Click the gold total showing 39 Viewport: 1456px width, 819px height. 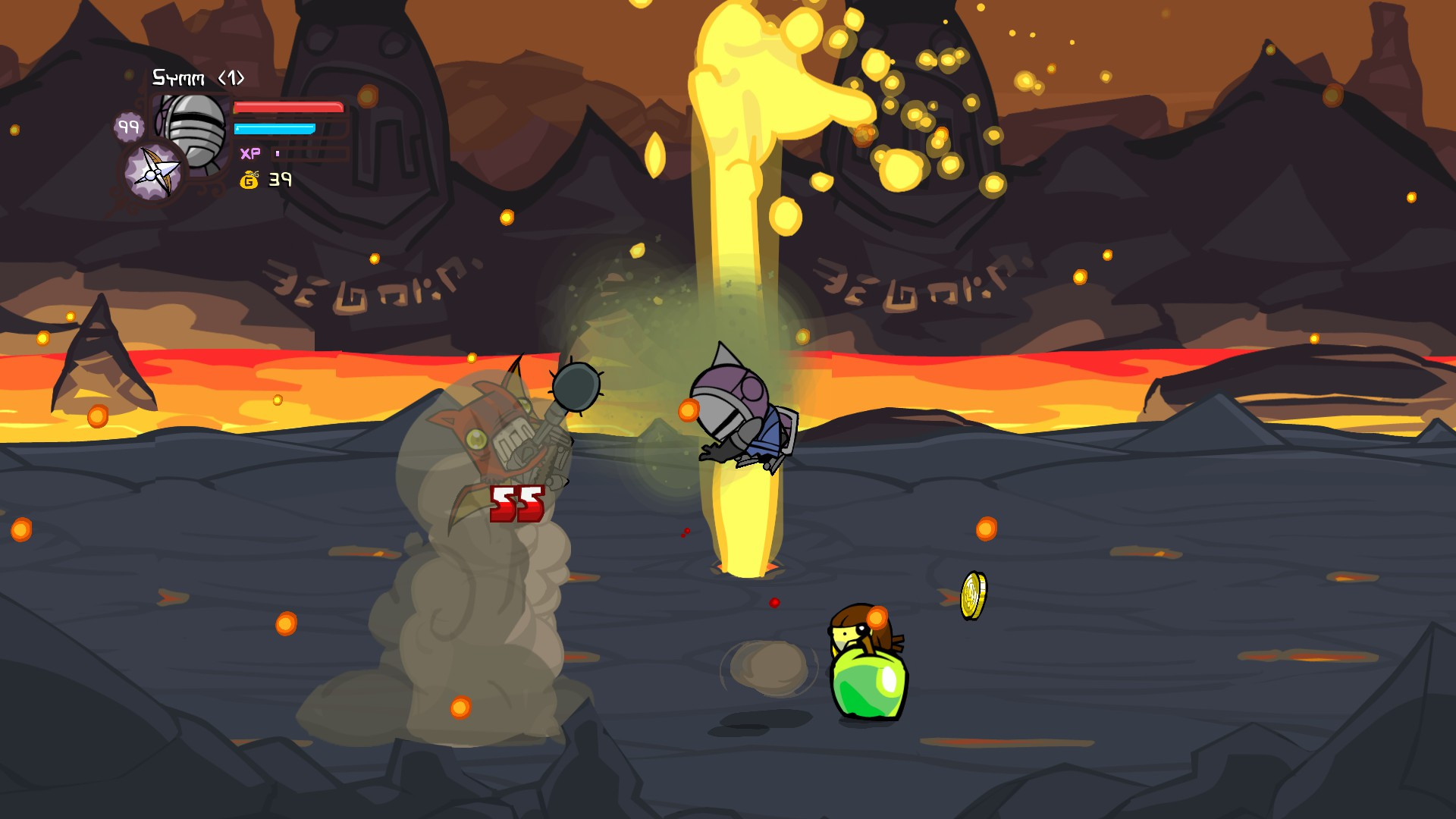(280, 180)
